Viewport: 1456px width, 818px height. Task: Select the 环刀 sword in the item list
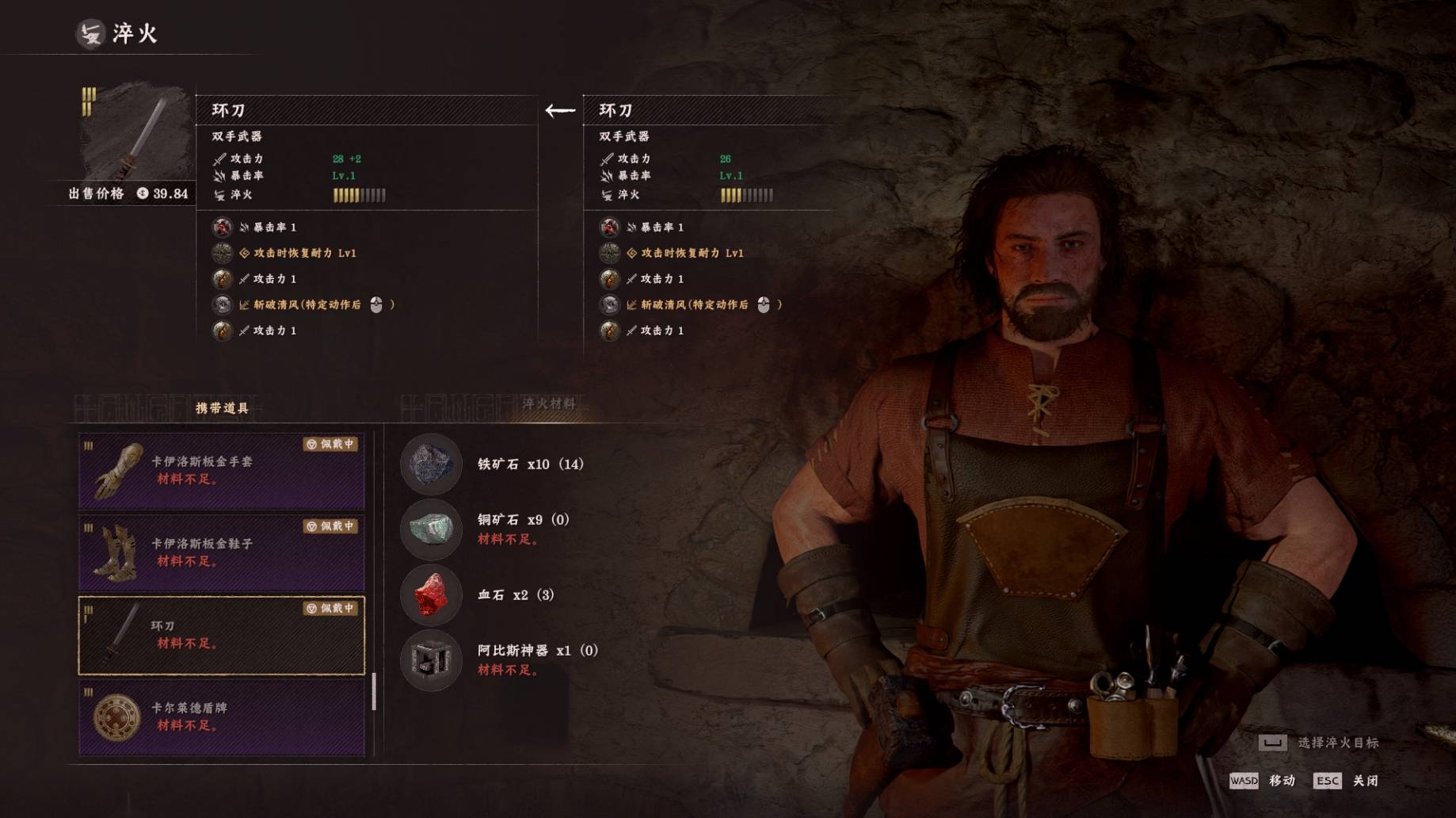coord(221,635)
